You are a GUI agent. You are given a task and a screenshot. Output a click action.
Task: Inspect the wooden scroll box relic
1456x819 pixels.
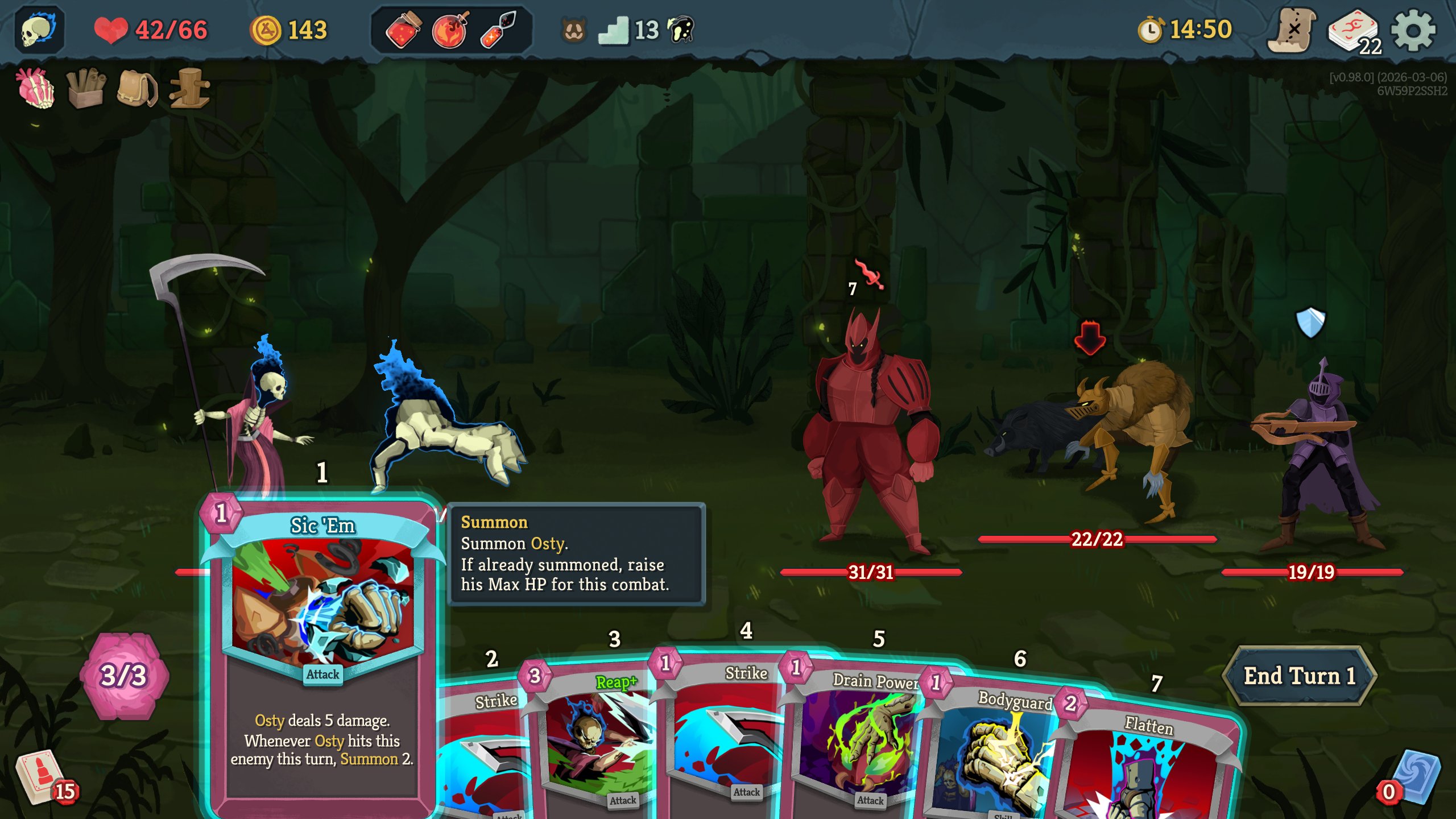click(85, 88)
